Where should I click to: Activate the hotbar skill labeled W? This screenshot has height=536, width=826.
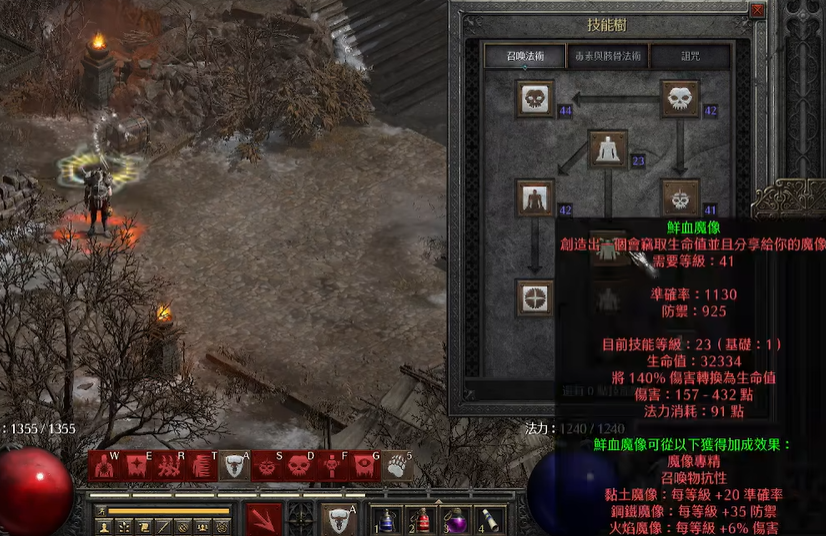[x=104, y=465]
